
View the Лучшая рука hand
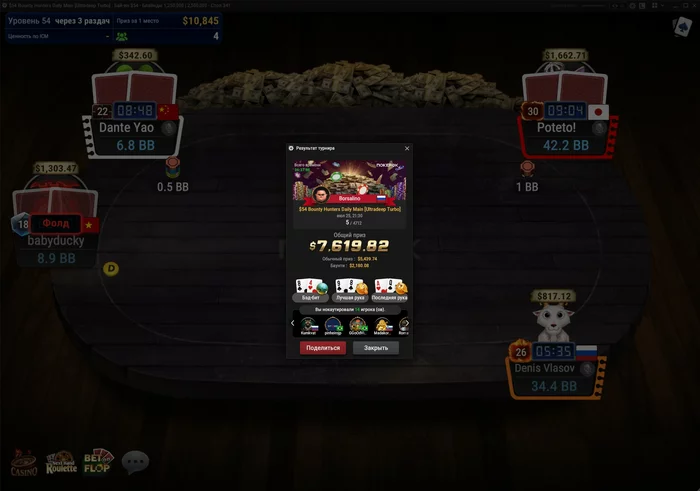tap(349, 290)
